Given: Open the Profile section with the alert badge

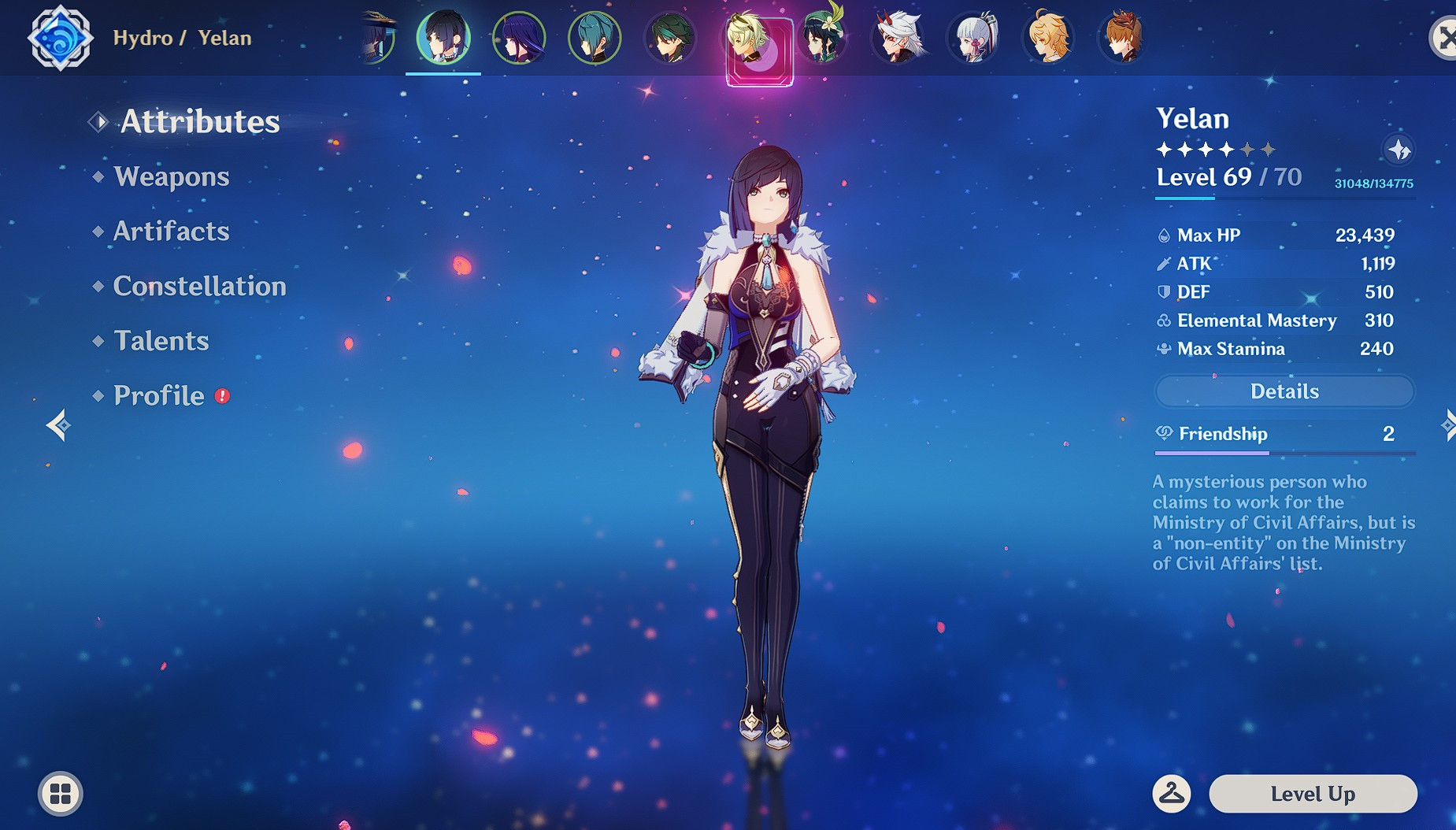Looking at the screenshot, I should [x=157, y=395].
